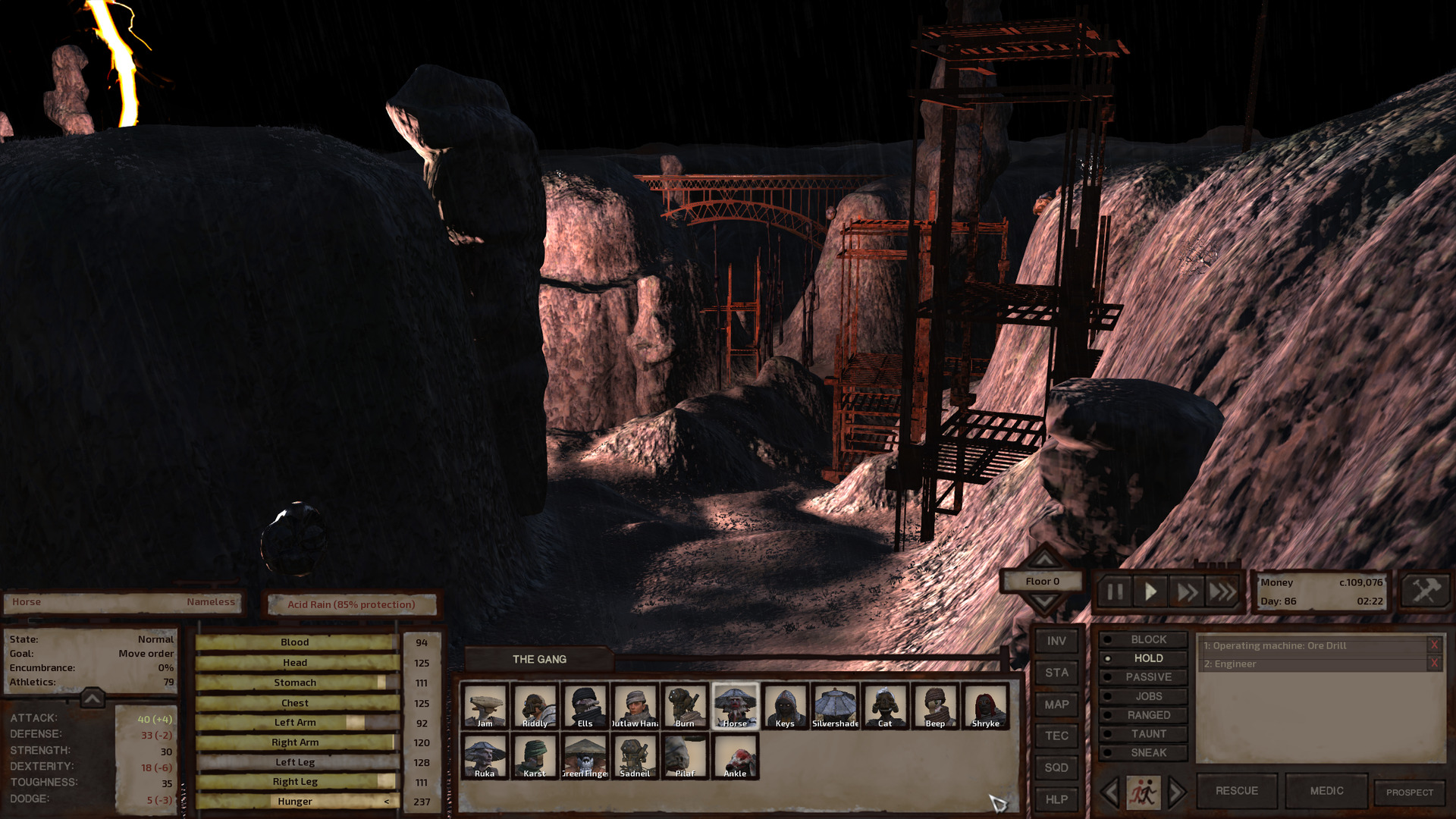Open the MAP panel

pos(1056,704)
